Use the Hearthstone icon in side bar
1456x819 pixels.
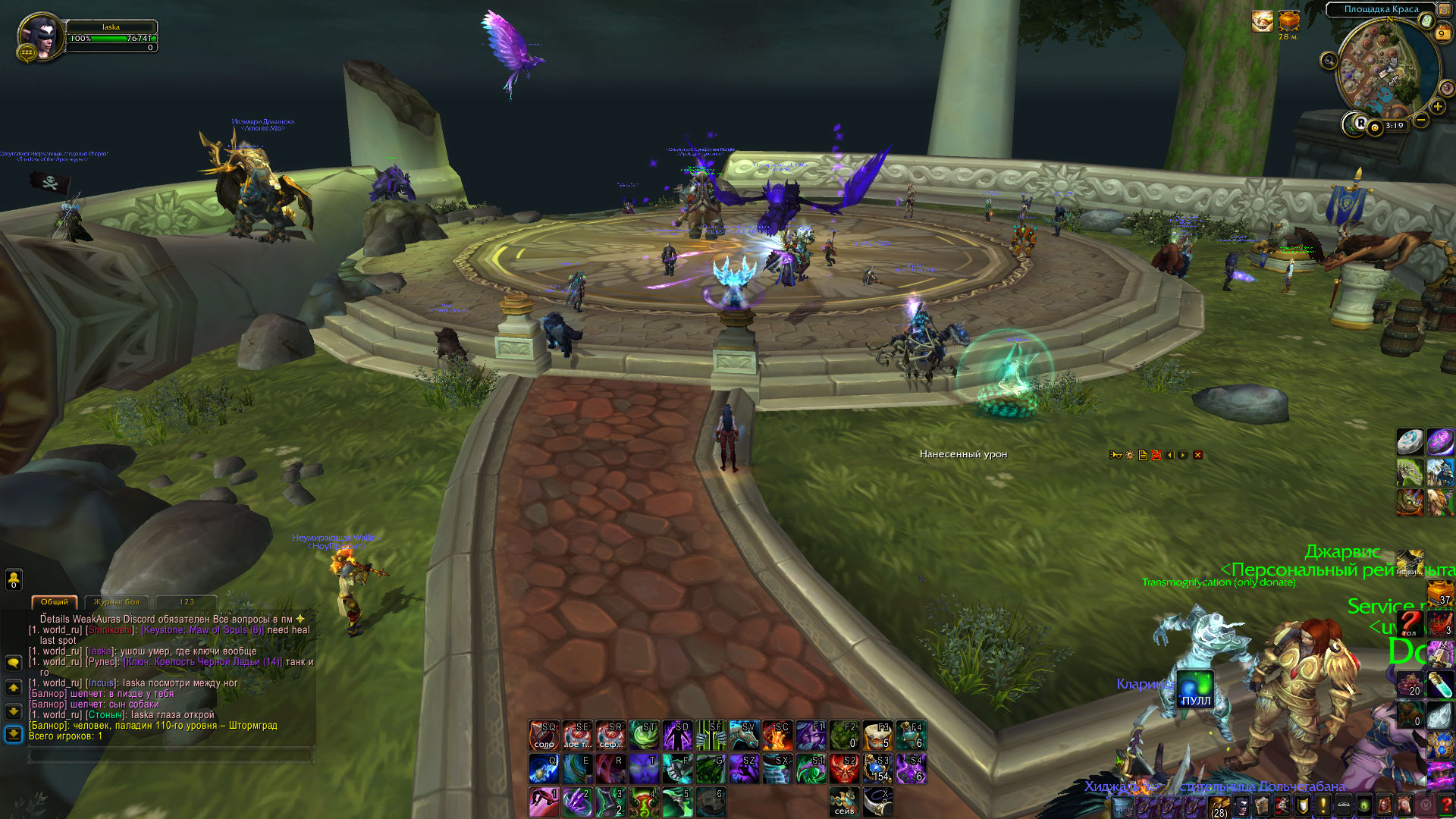[x=1410, y=441]
